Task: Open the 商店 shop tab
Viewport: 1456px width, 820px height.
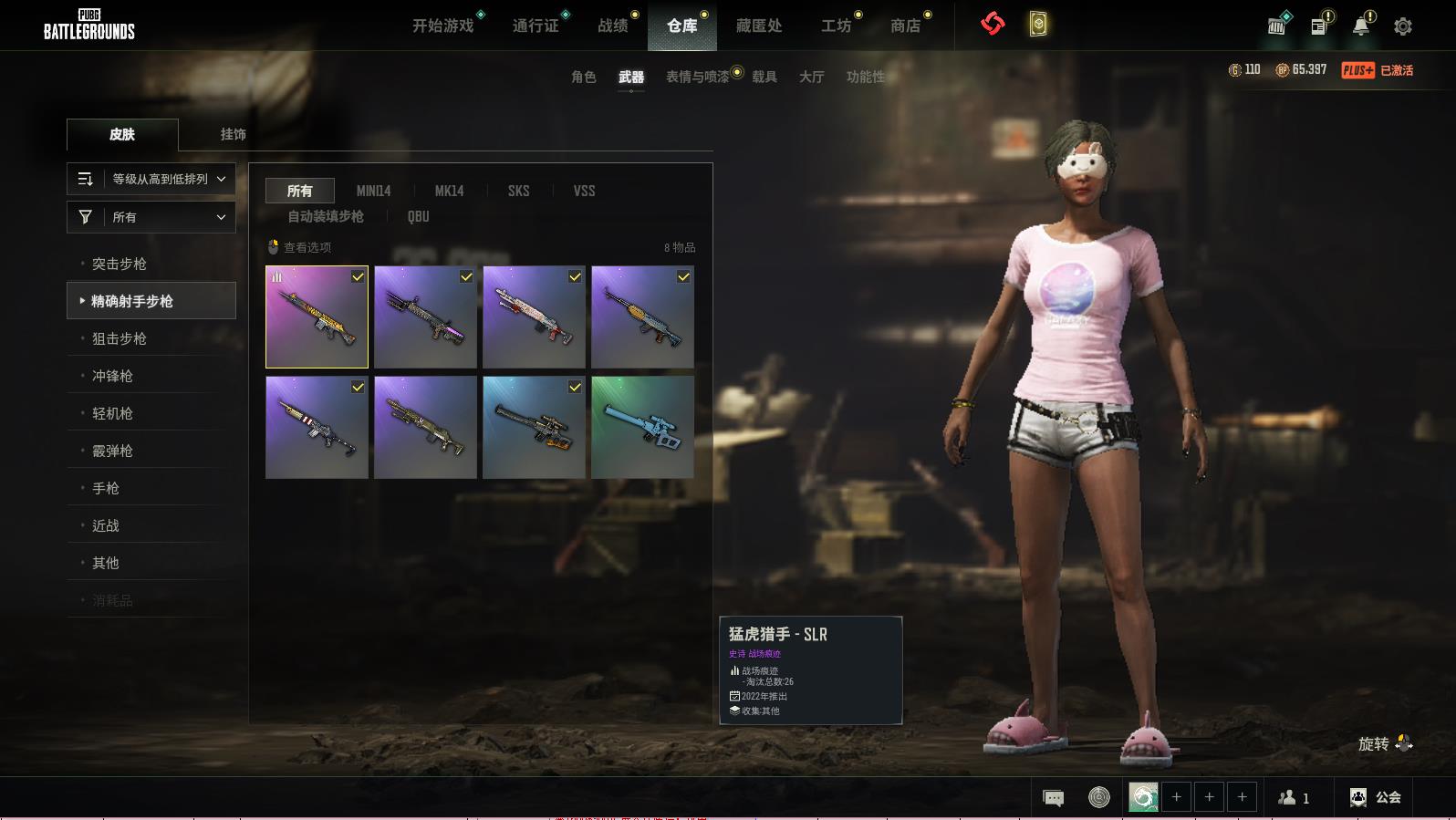Action: point(905,26)
